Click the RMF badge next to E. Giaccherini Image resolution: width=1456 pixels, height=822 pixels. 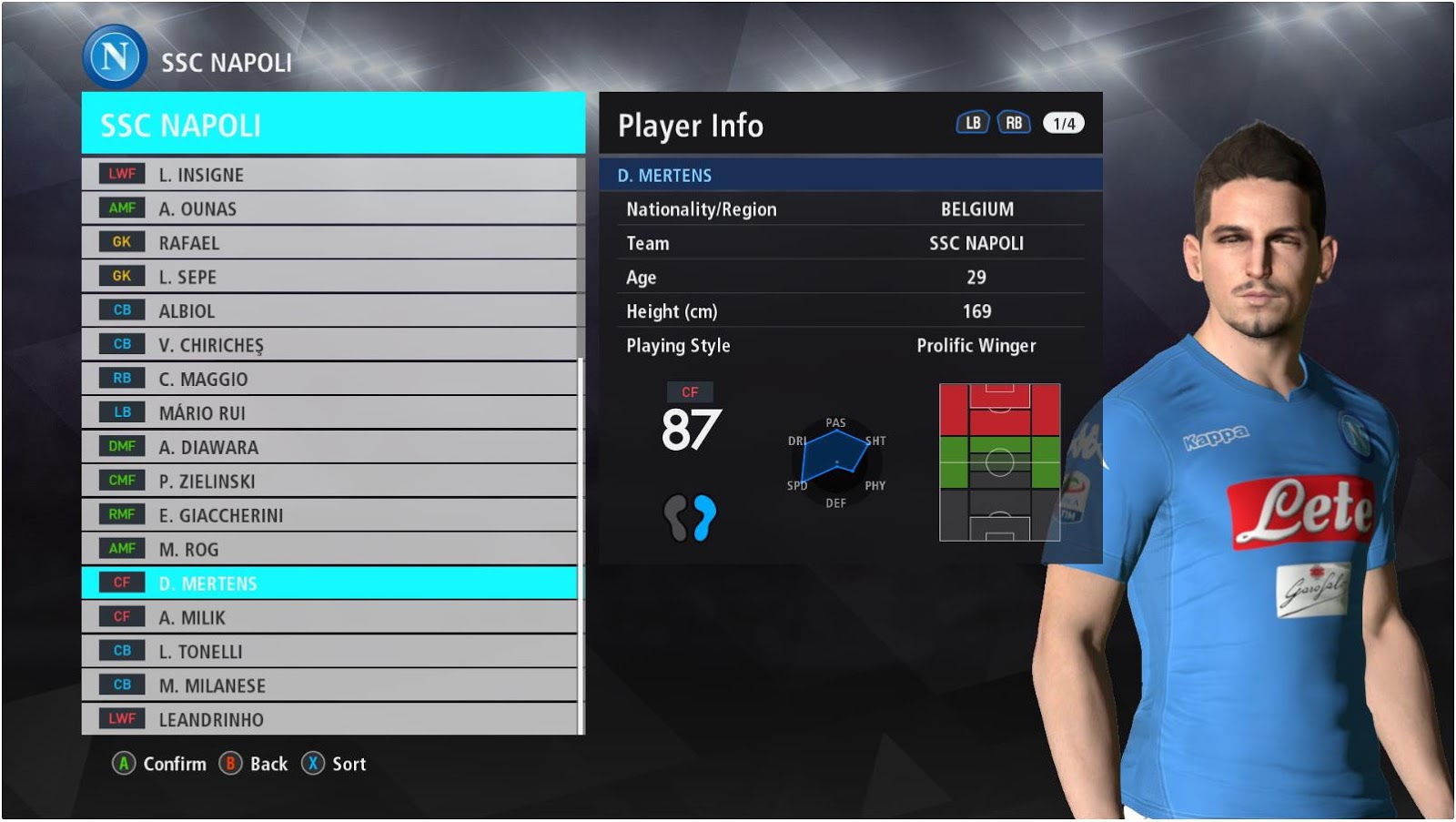122,514
